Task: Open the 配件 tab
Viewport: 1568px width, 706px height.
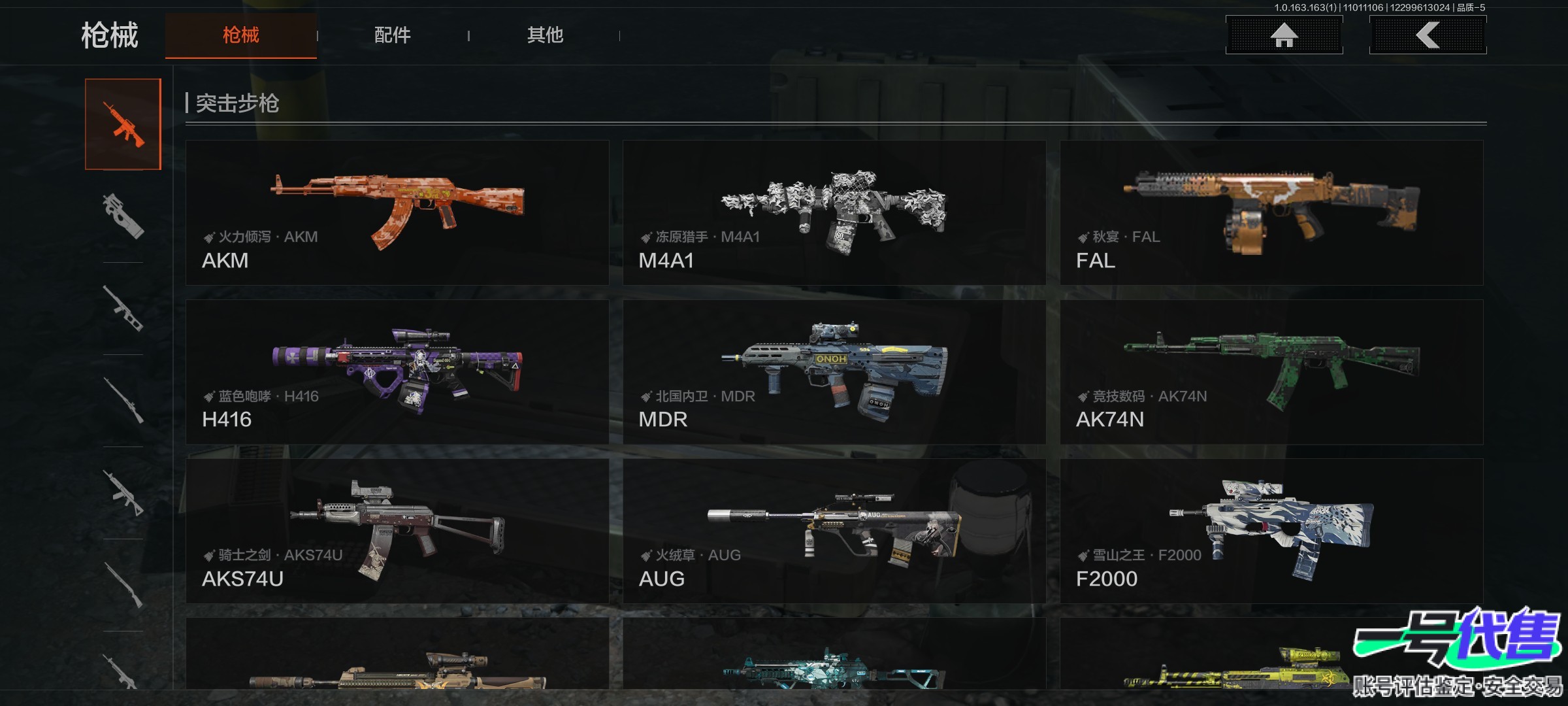Action: [392, 35]
